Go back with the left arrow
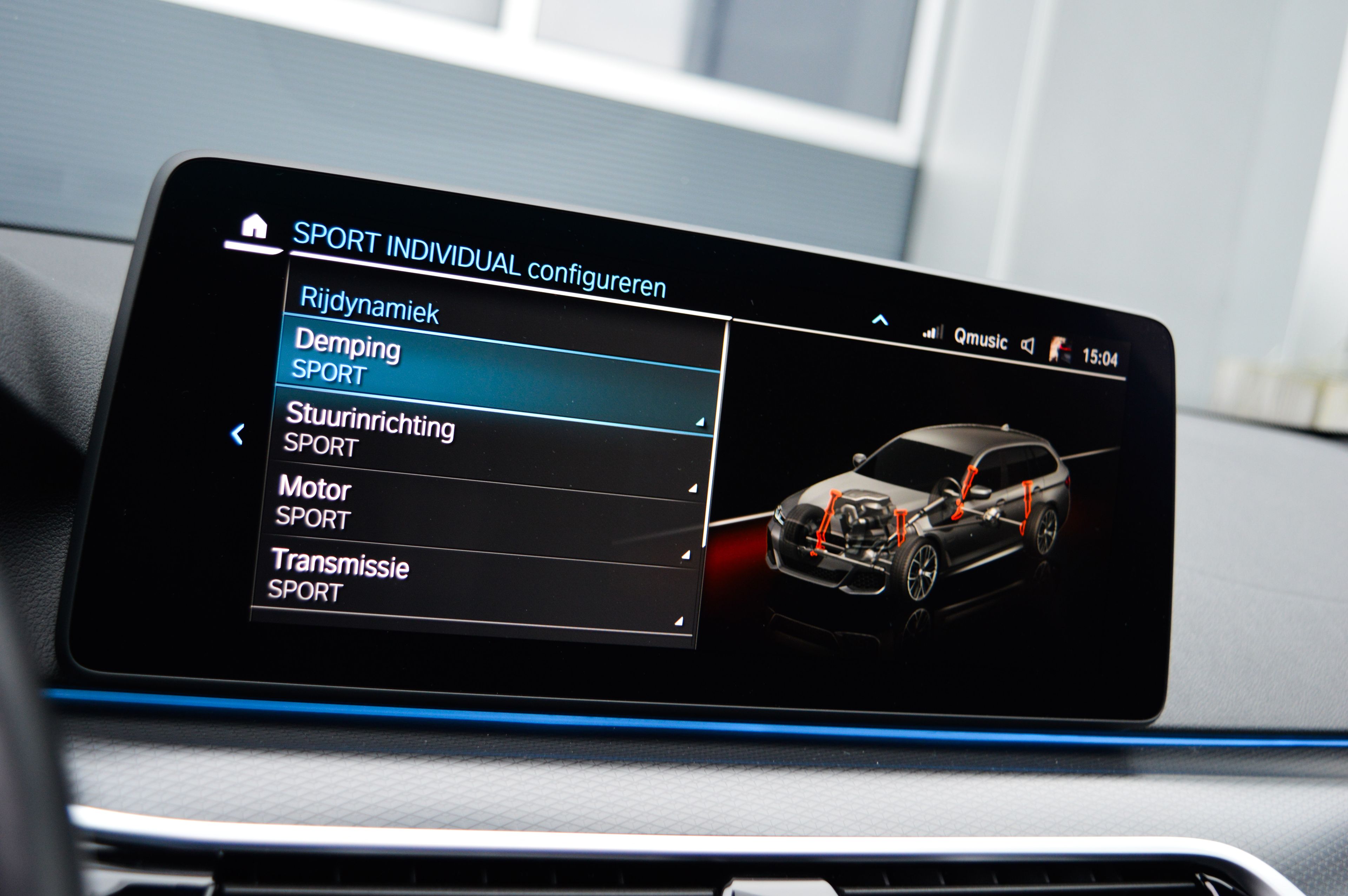This screenshot has width=1348, height=896. coord(237,434)
